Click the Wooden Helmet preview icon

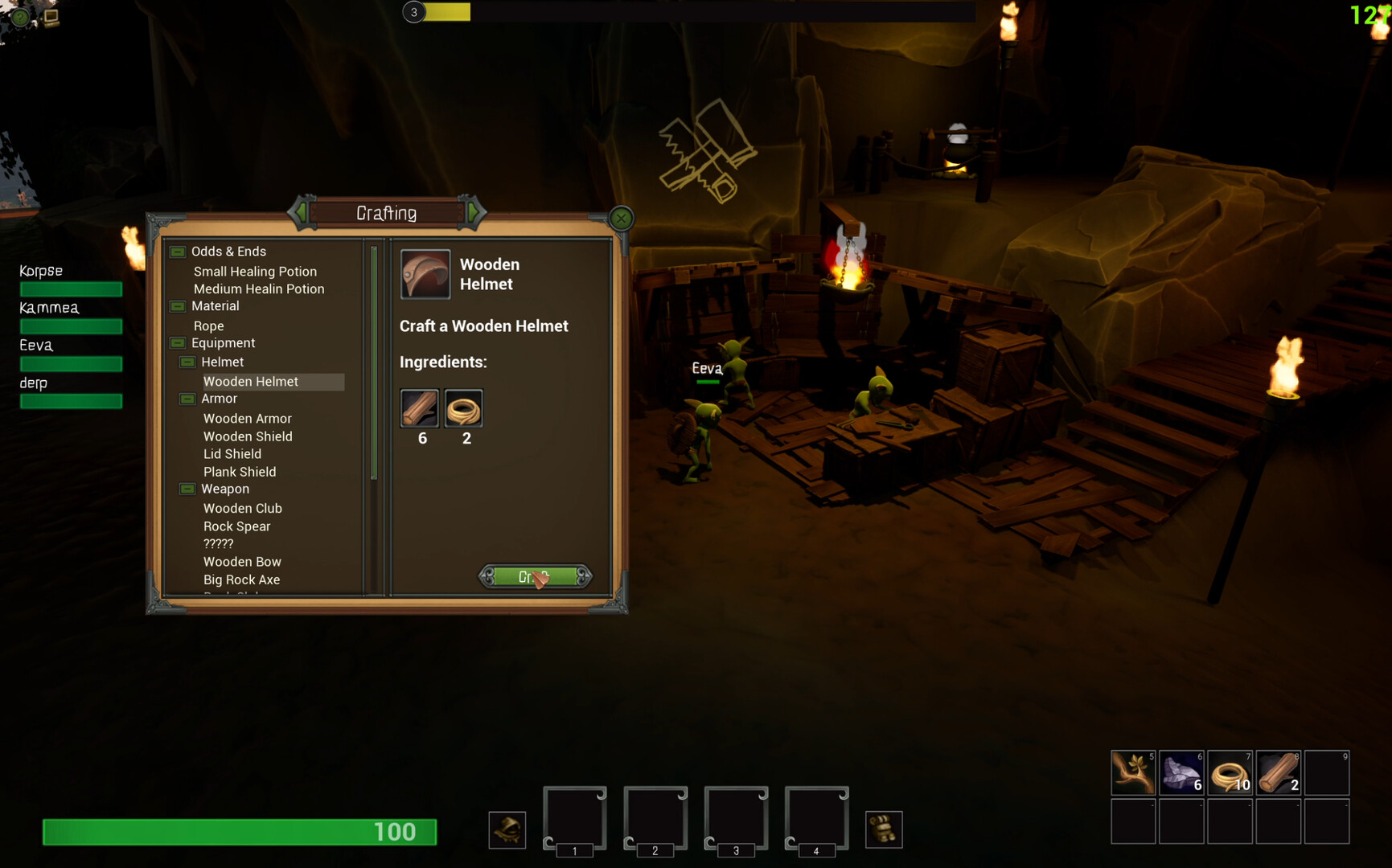pos(425,274)
